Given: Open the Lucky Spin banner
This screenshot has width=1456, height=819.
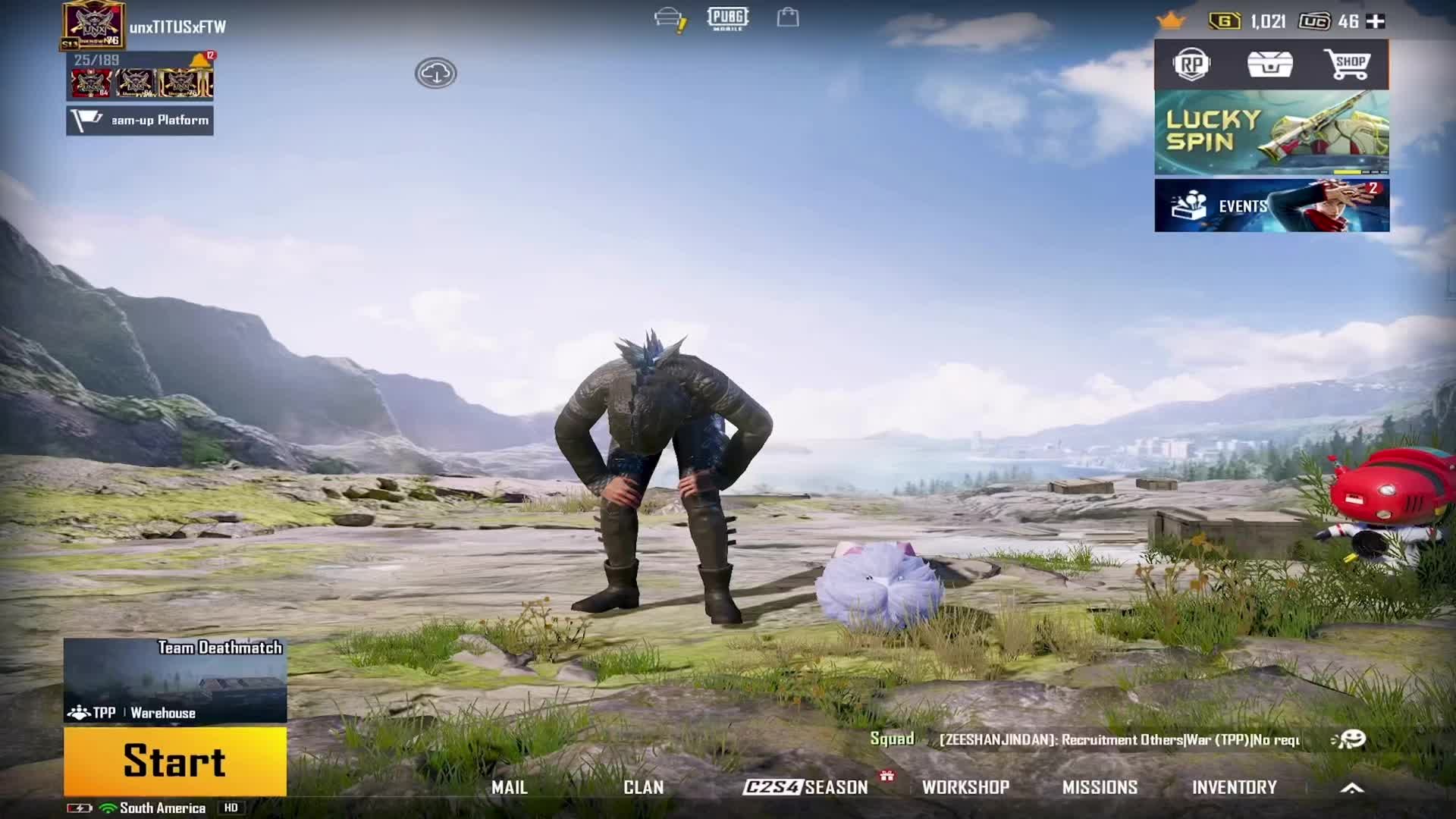Looking at the screenshot, I should pos(1272,133).
